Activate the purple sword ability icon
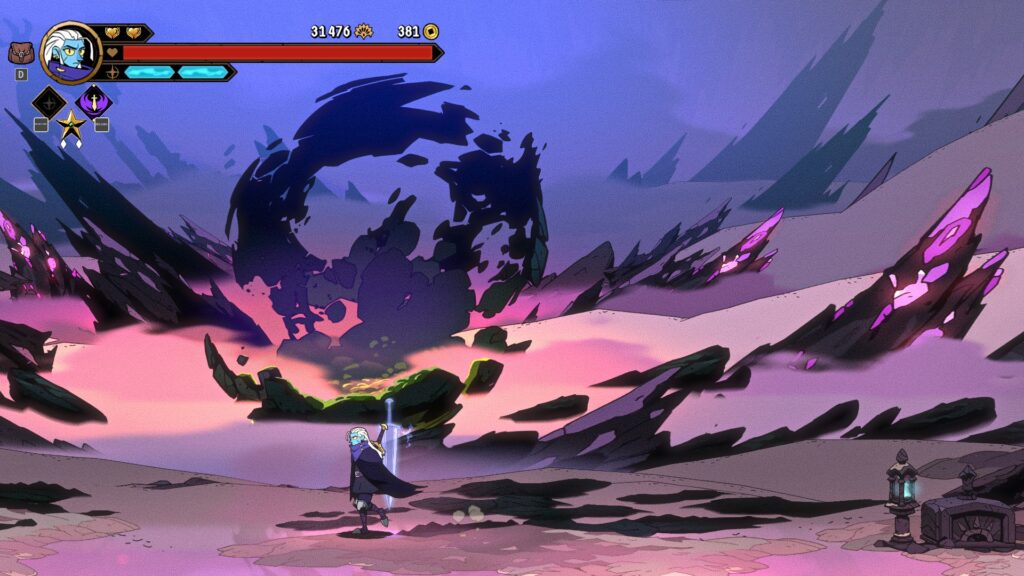1024x576 pixels. coord(95,101)
